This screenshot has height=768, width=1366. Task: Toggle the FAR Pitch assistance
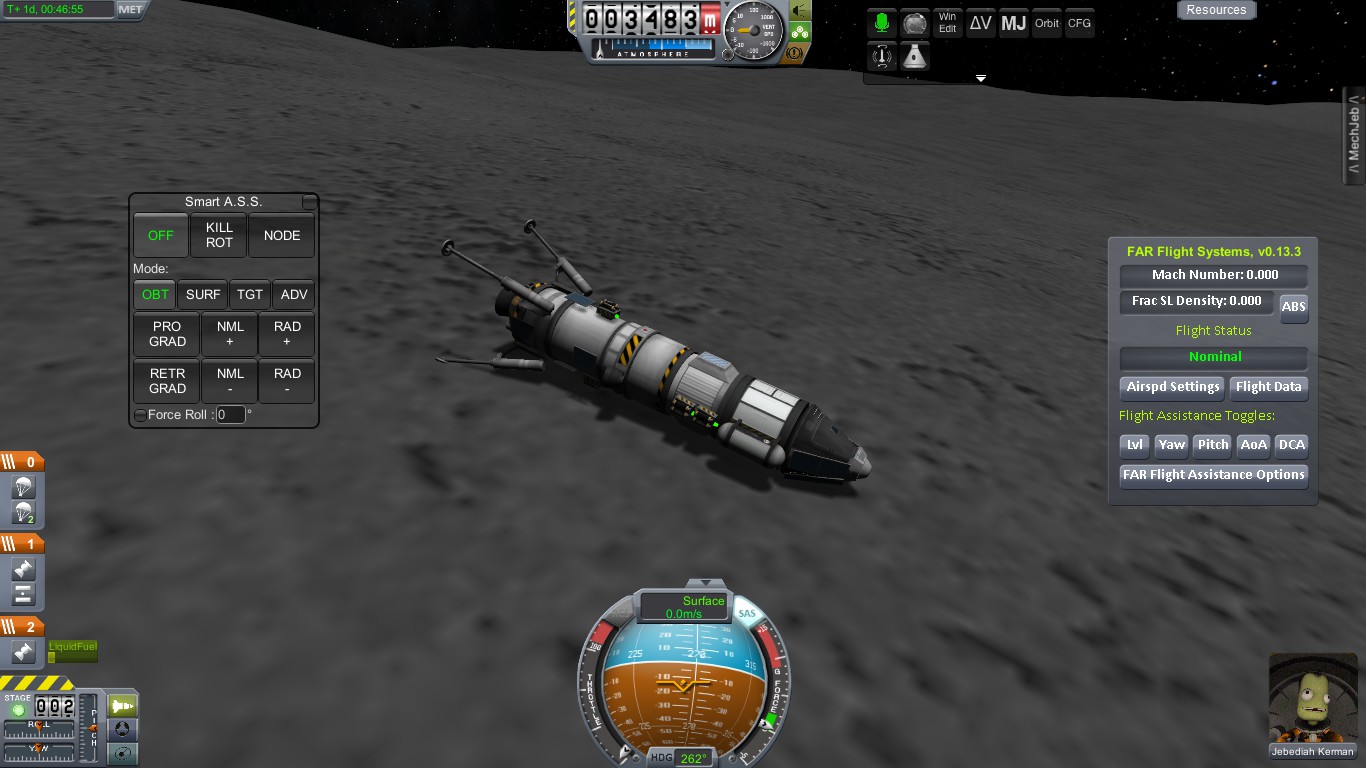[1212, 445]
